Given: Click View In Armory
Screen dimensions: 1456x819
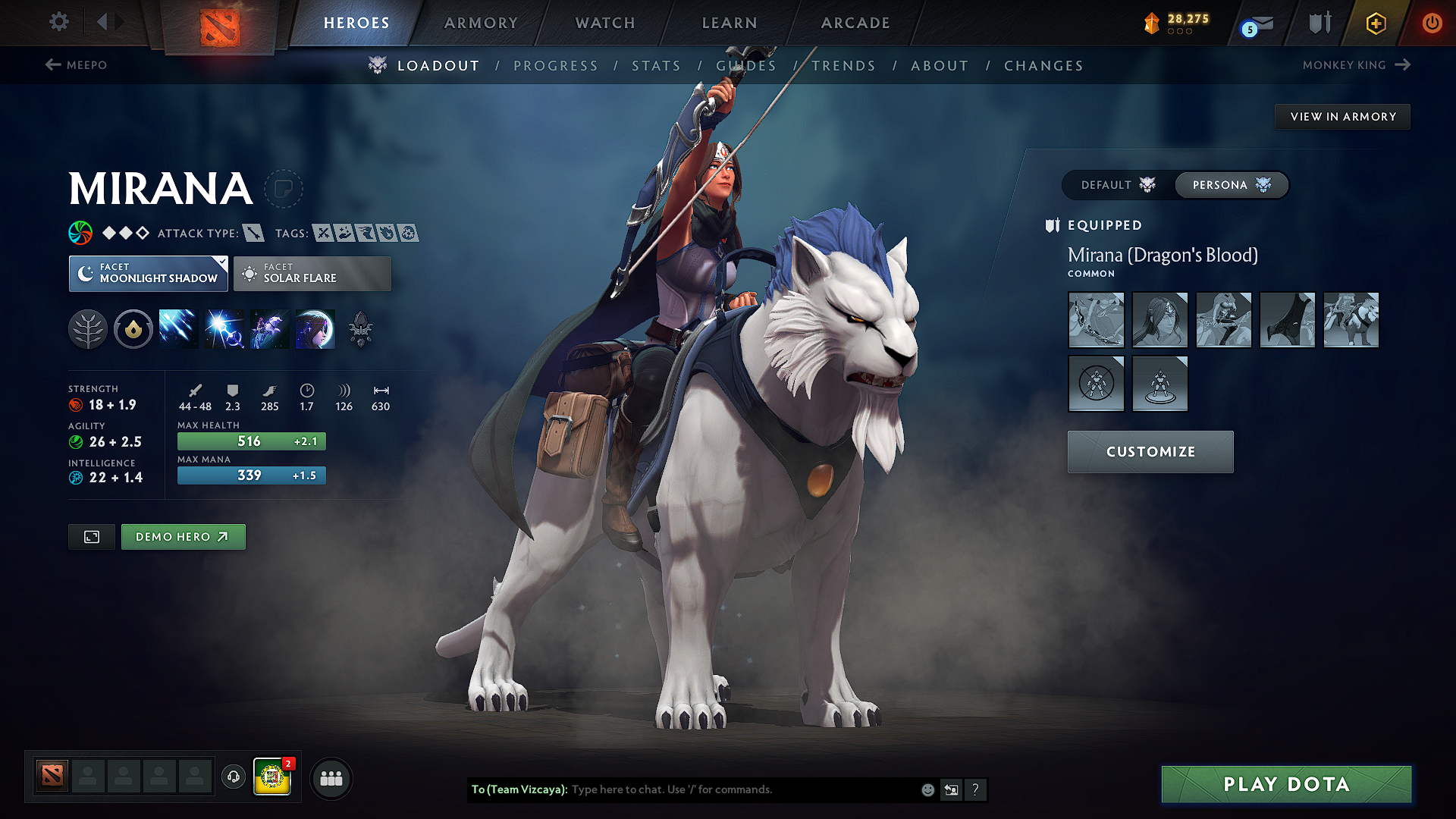Looking at the screenshot, I should (x=1342, y=116).
